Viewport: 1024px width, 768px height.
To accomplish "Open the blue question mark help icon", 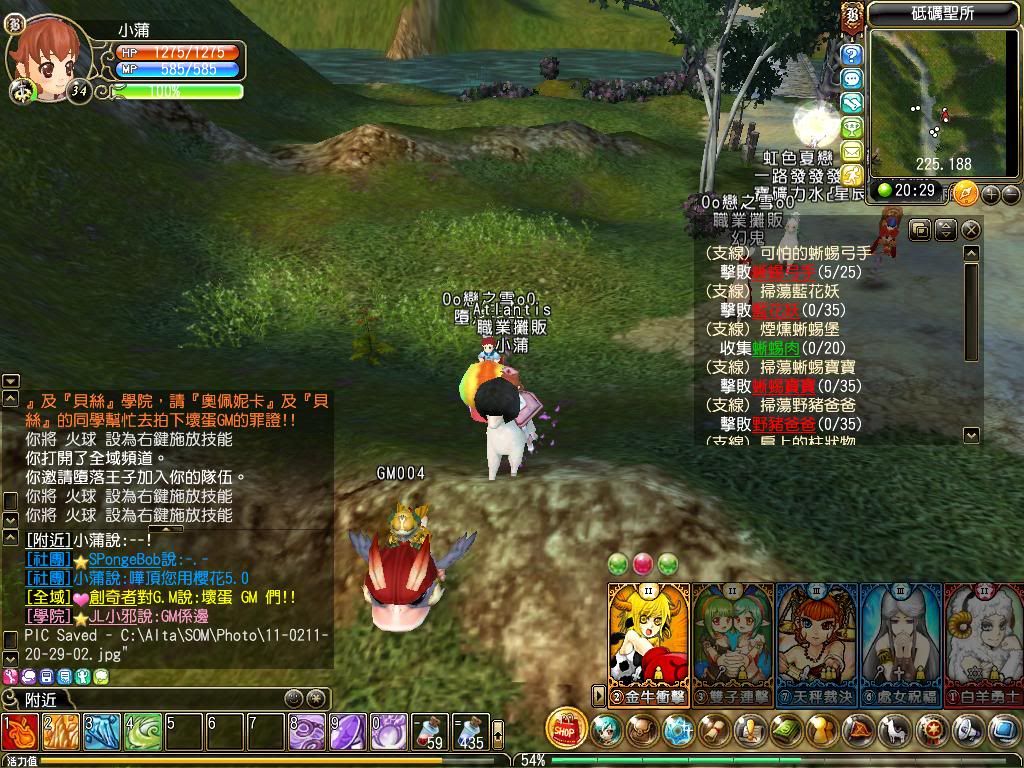I will 852,54.
